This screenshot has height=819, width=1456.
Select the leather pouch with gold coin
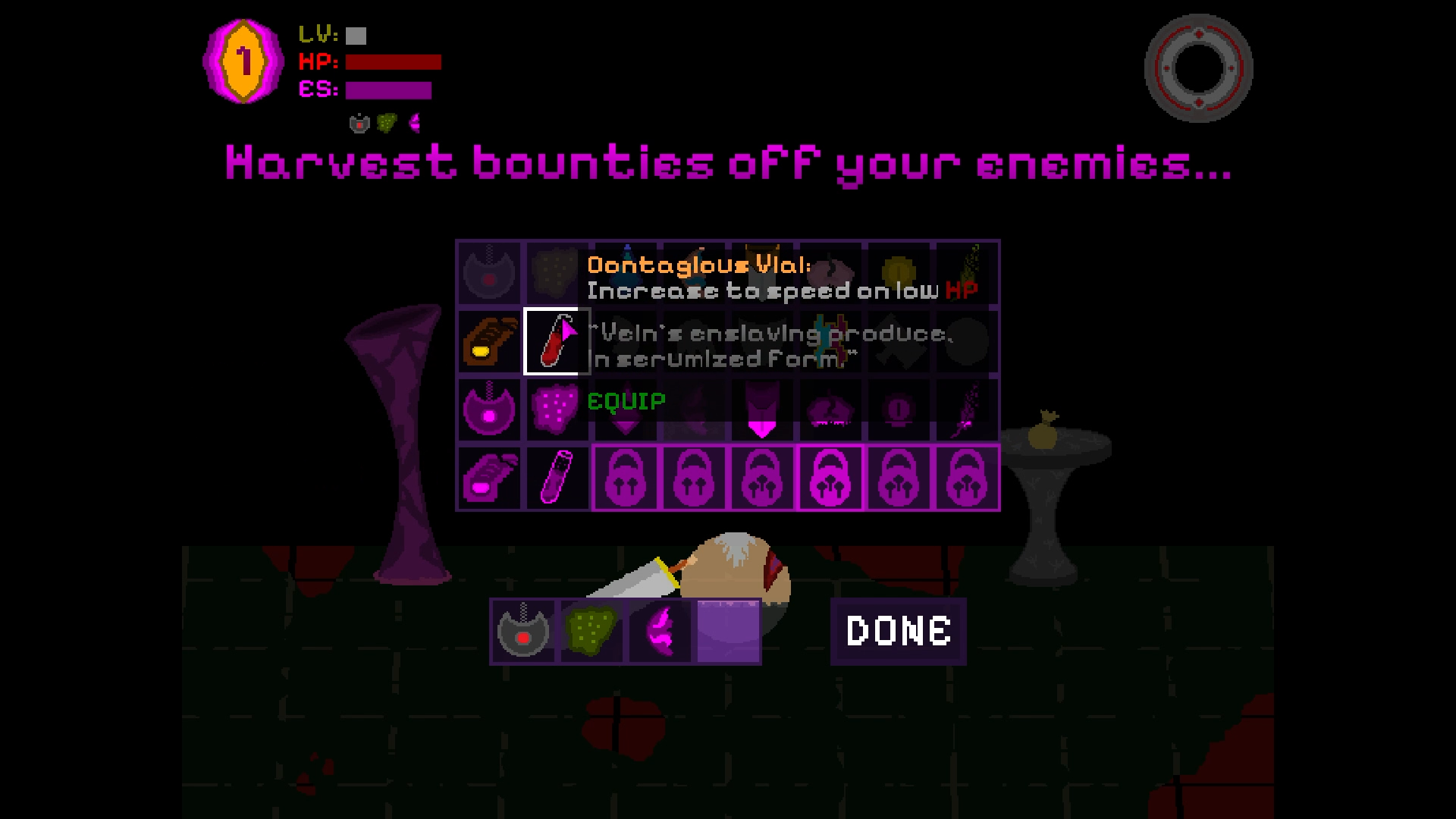[489, 341]
